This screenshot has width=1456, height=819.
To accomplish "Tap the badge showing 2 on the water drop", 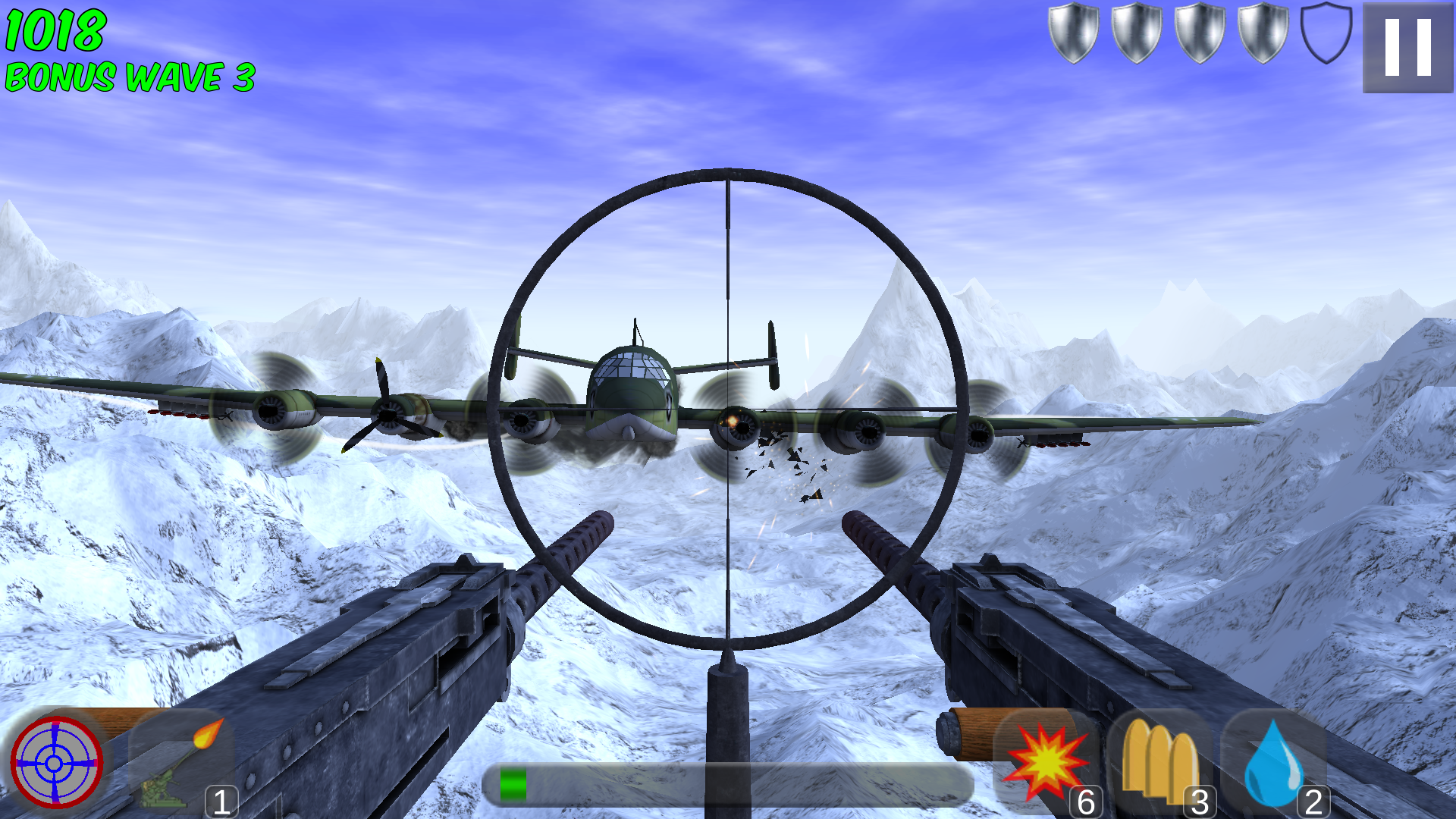I will tap(1313, 800).
